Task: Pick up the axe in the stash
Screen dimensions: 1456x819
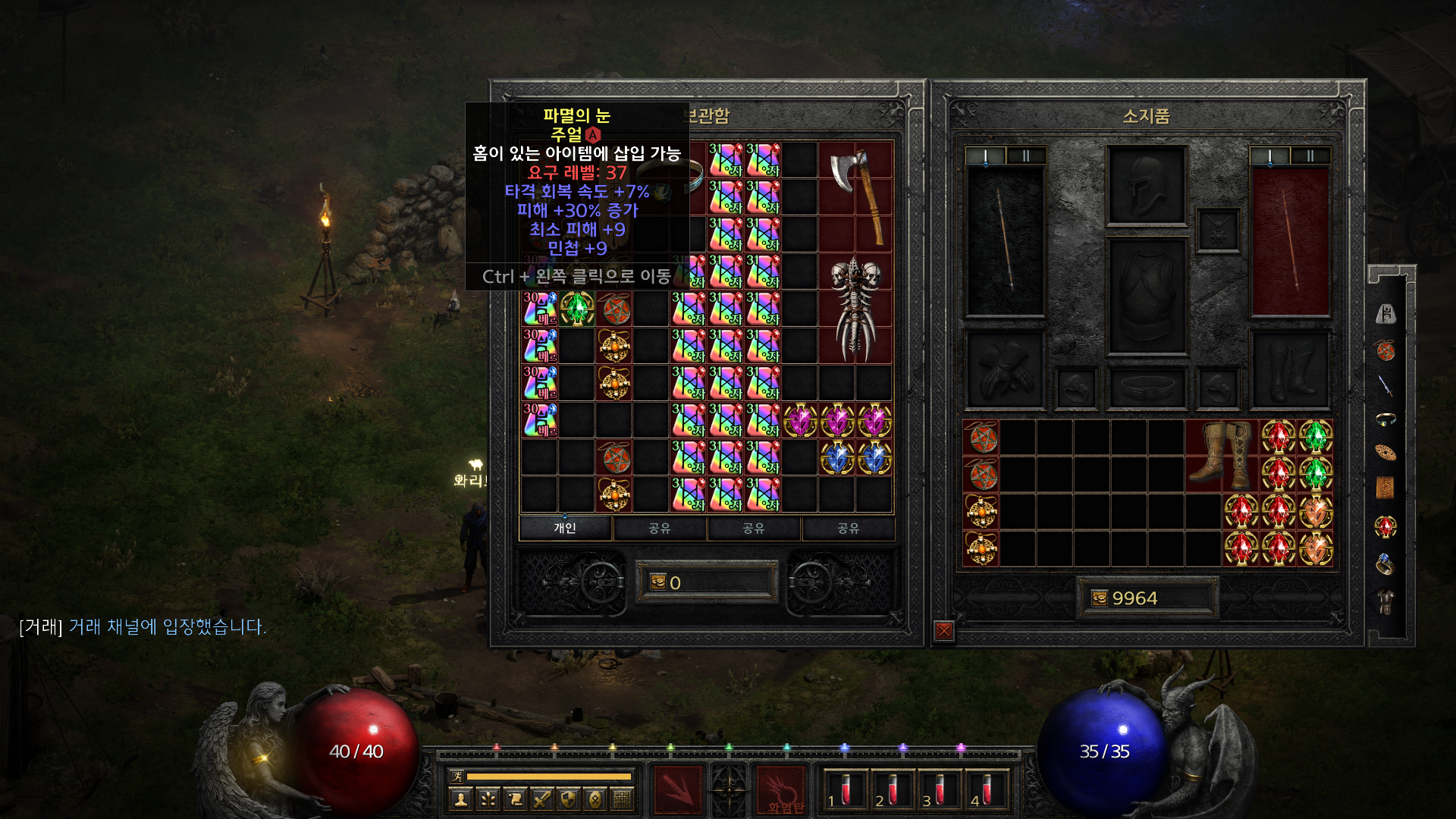Action: tap(856, 196)
